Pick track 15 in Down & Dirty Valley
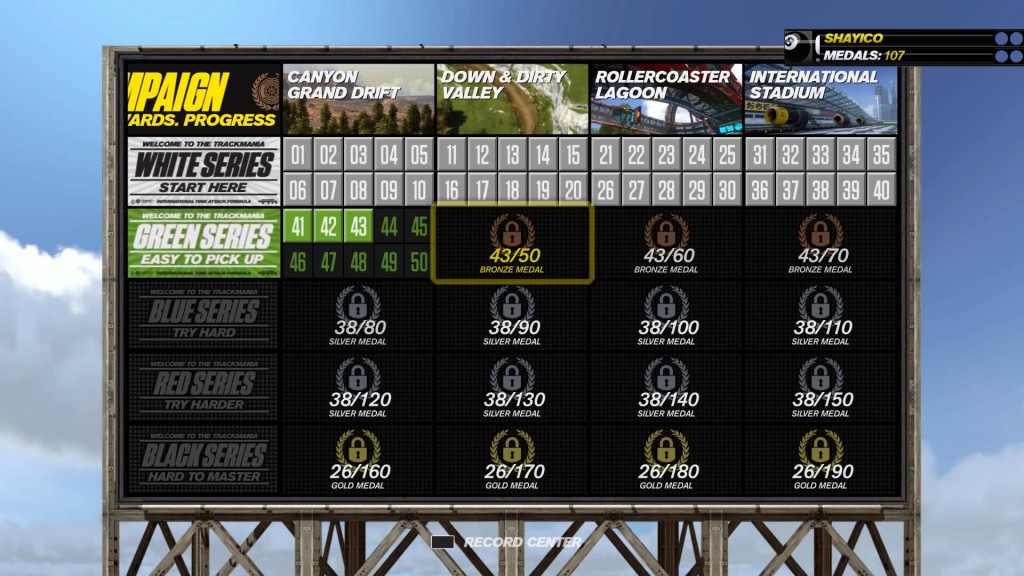The height and width of the screenshot is (576, 1024). (x=572, y=154)
